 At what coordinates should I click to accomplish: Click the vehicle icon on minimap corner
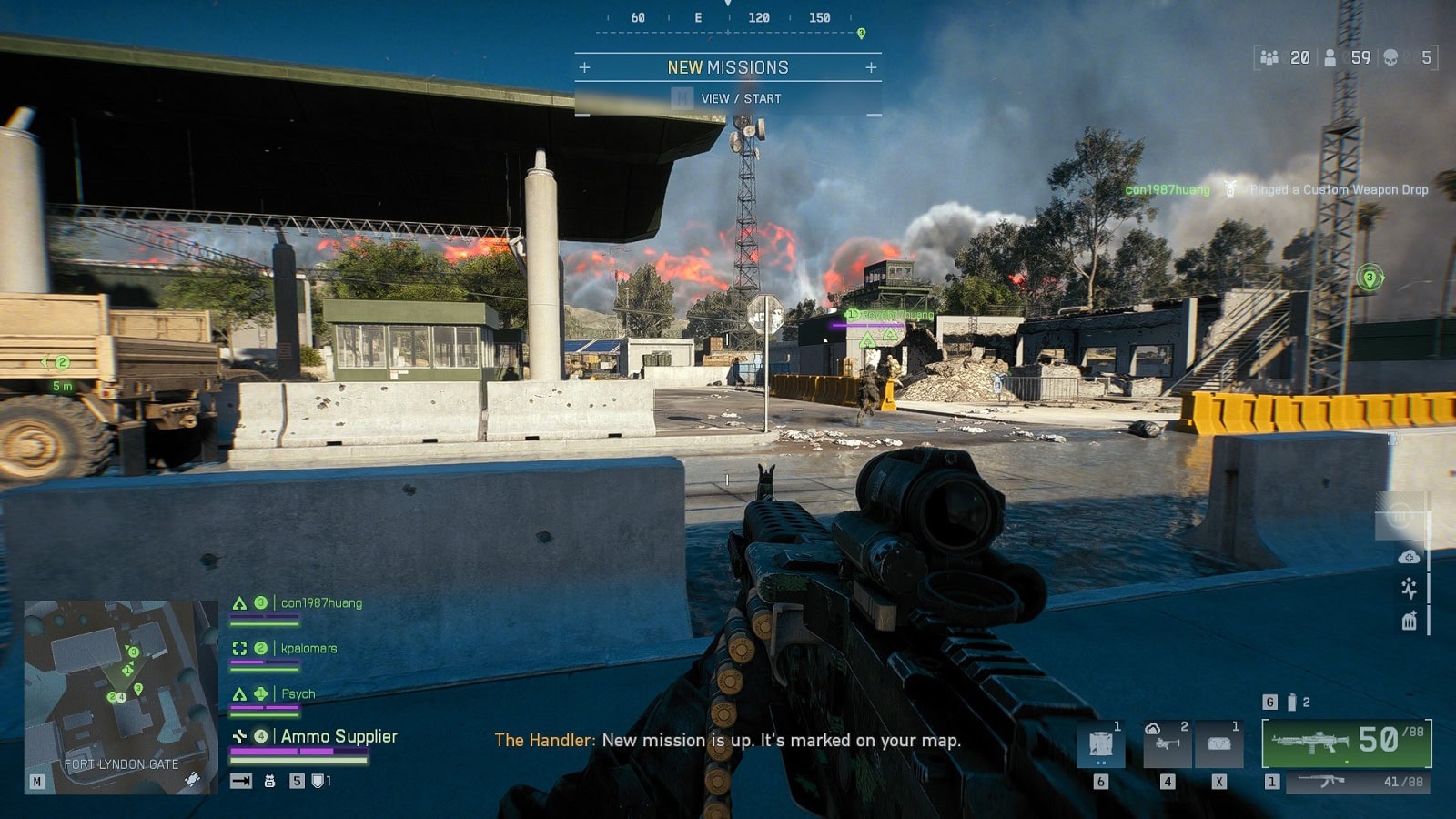[x=193, y=780]
